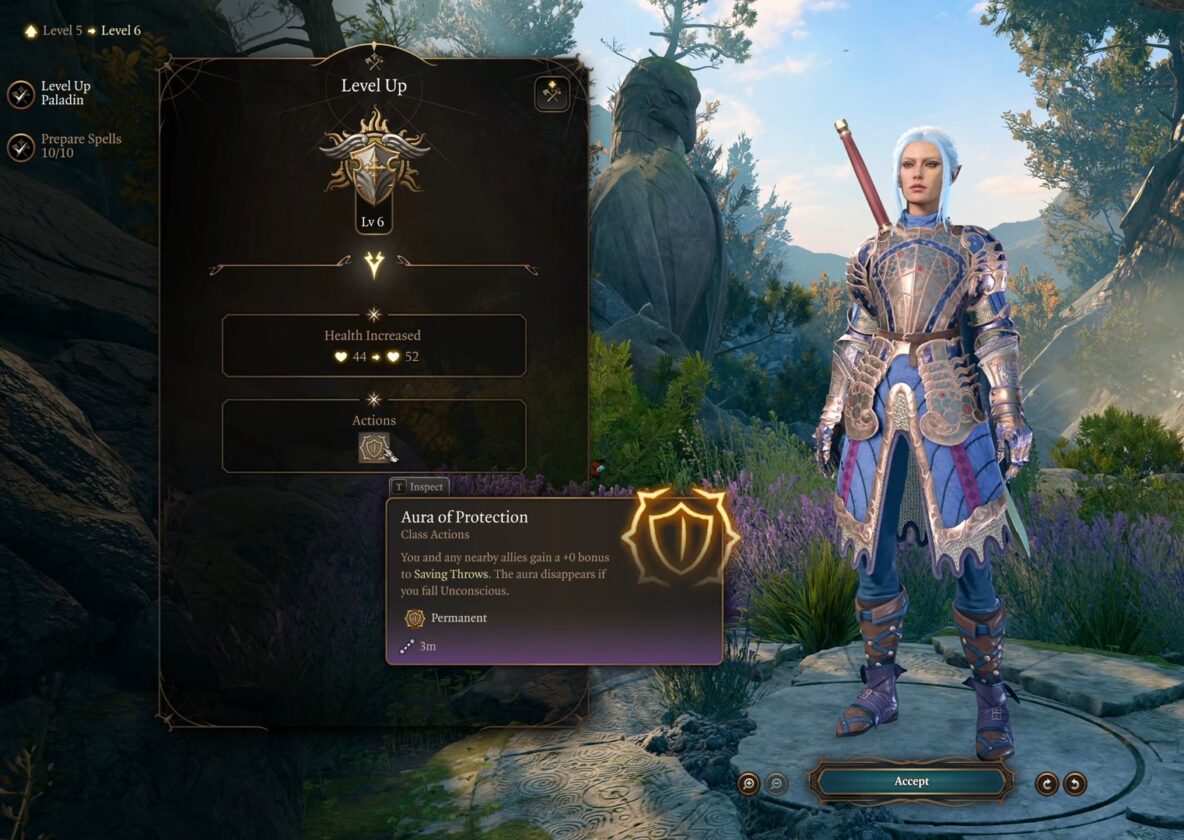Viewport: 1184px width, 840px height.
Task: Undo the last level up change
Action: [1075, 783]
